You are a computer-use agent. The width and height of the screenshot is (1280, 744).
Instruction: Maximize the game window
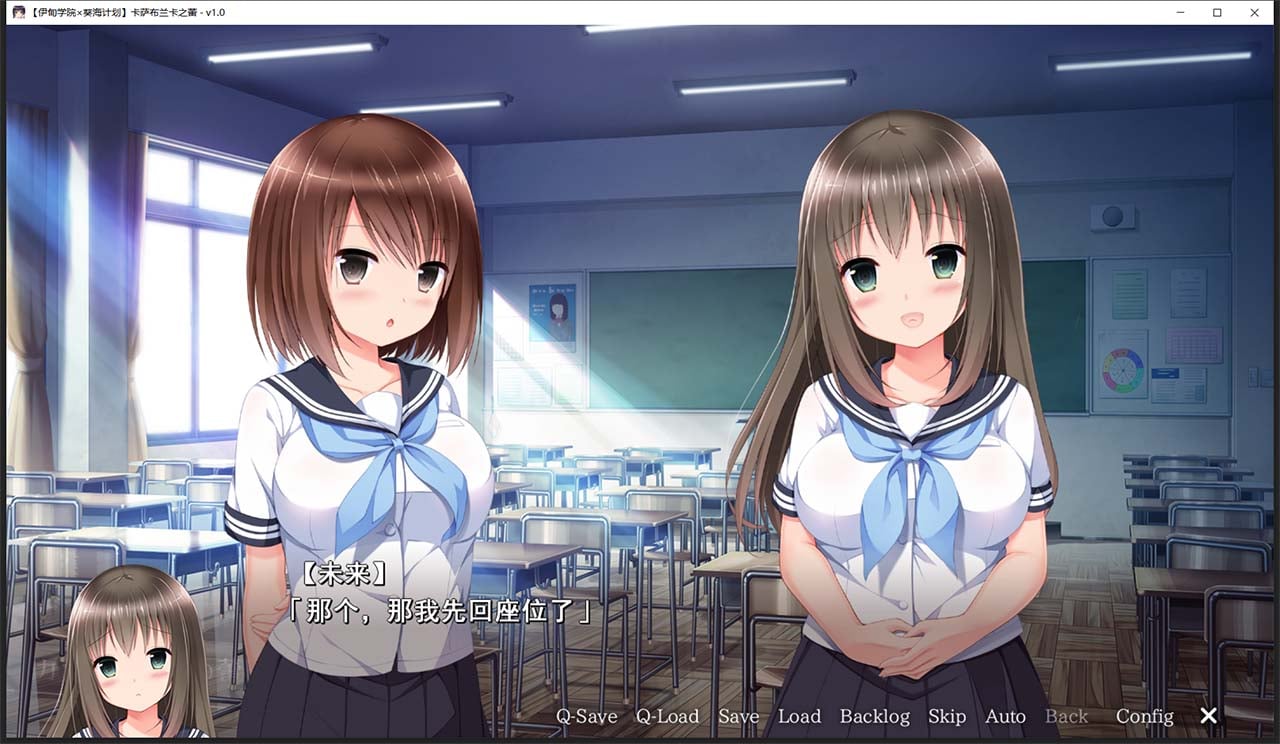(x=1215, y=12)
